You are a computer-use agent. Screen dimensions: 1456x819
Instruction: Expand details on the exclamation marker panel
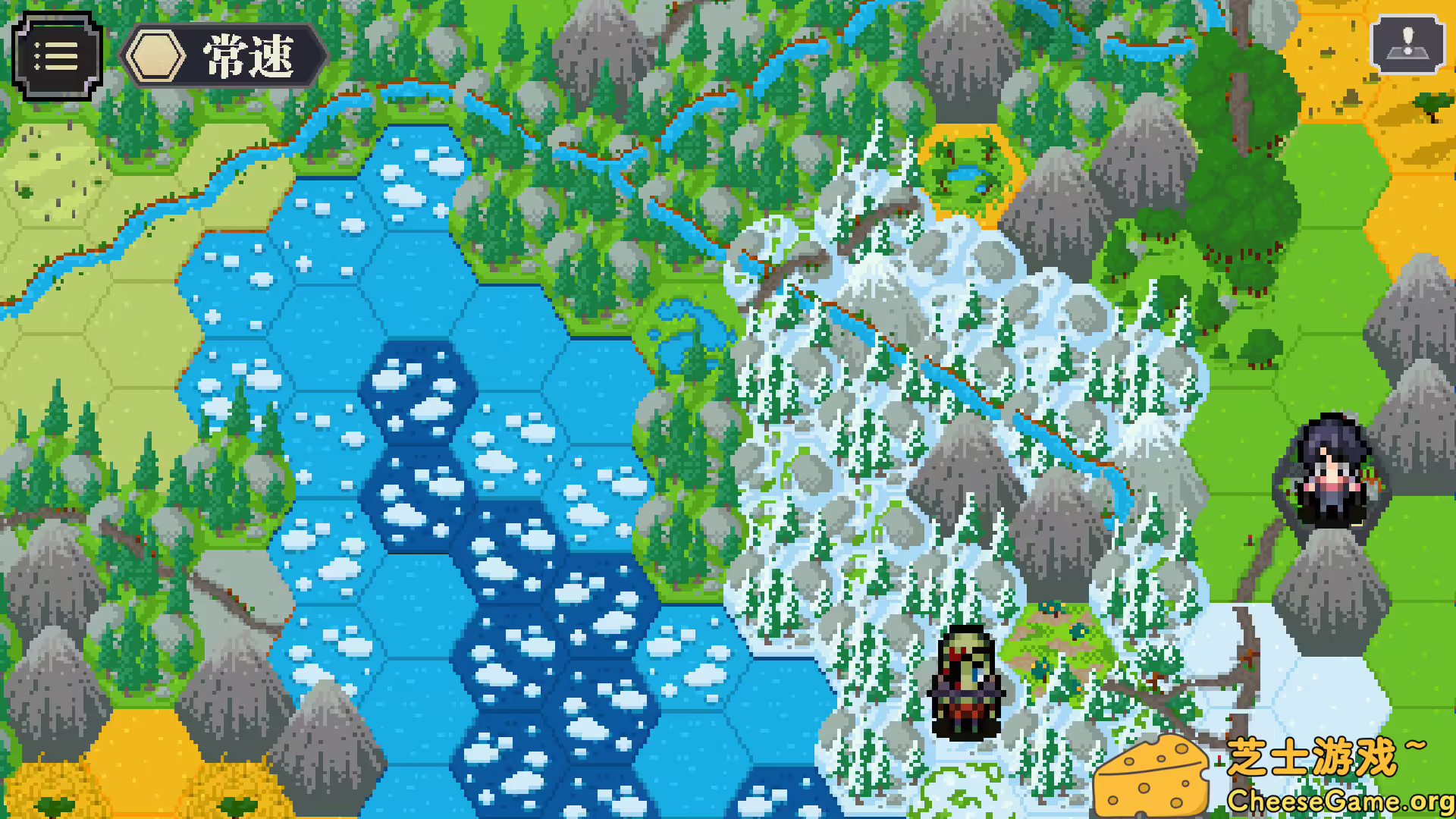[1407, 45]
